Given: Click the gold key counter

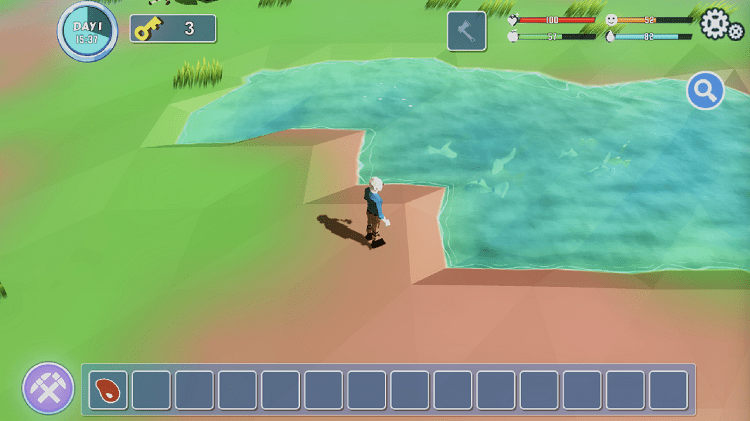Looking at the screenshot, I should pyautogui.click(x=173, y=29).
